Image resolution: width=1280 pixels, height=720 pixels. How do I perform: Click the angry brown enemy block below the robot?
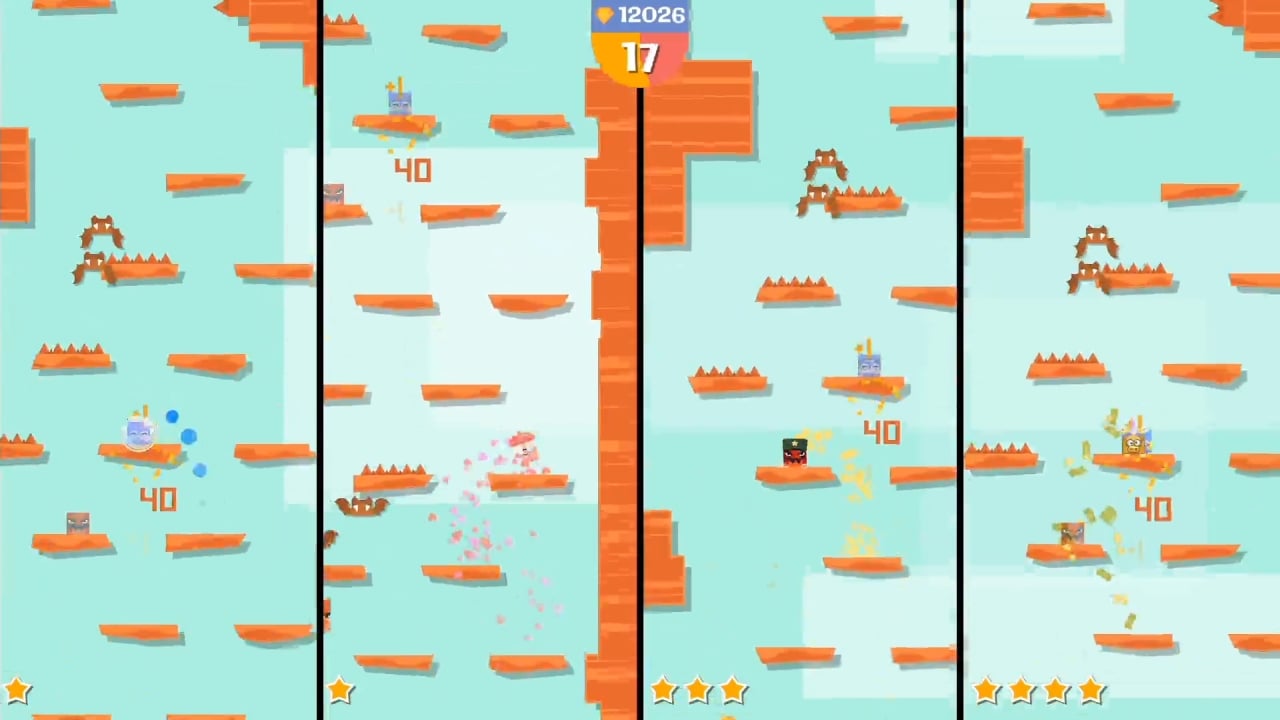pyautogui.click(x=78, y=523)
